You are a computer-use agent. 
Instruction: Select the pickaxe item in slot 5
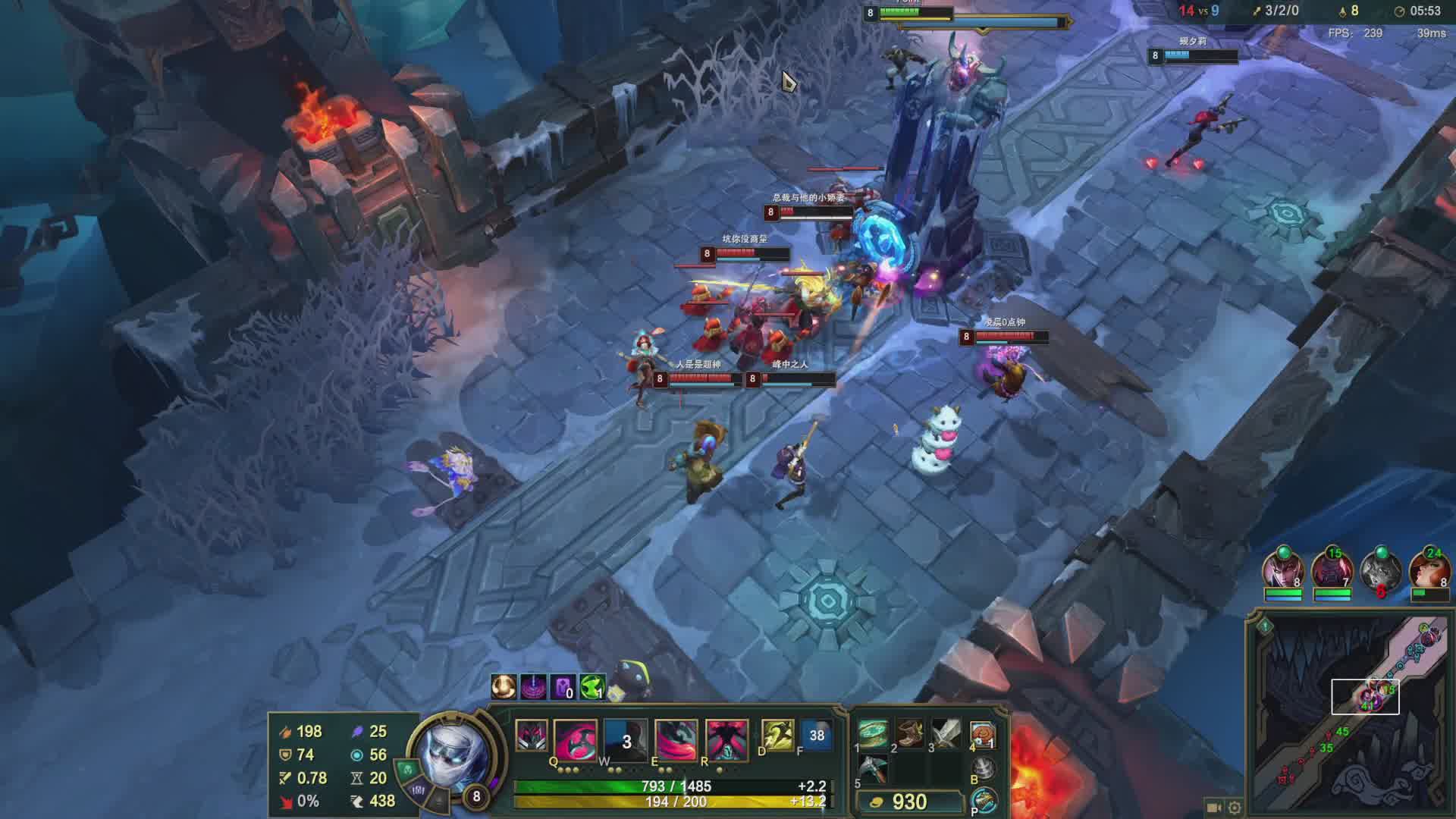coord(874,769)
